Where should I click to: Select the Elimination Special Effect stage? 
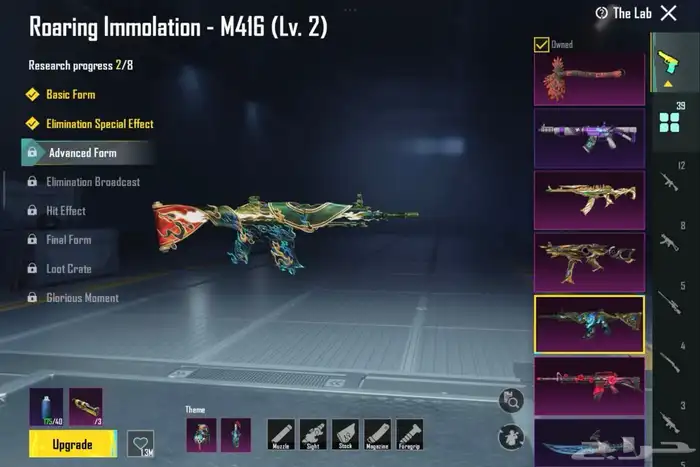coord(99,124)
